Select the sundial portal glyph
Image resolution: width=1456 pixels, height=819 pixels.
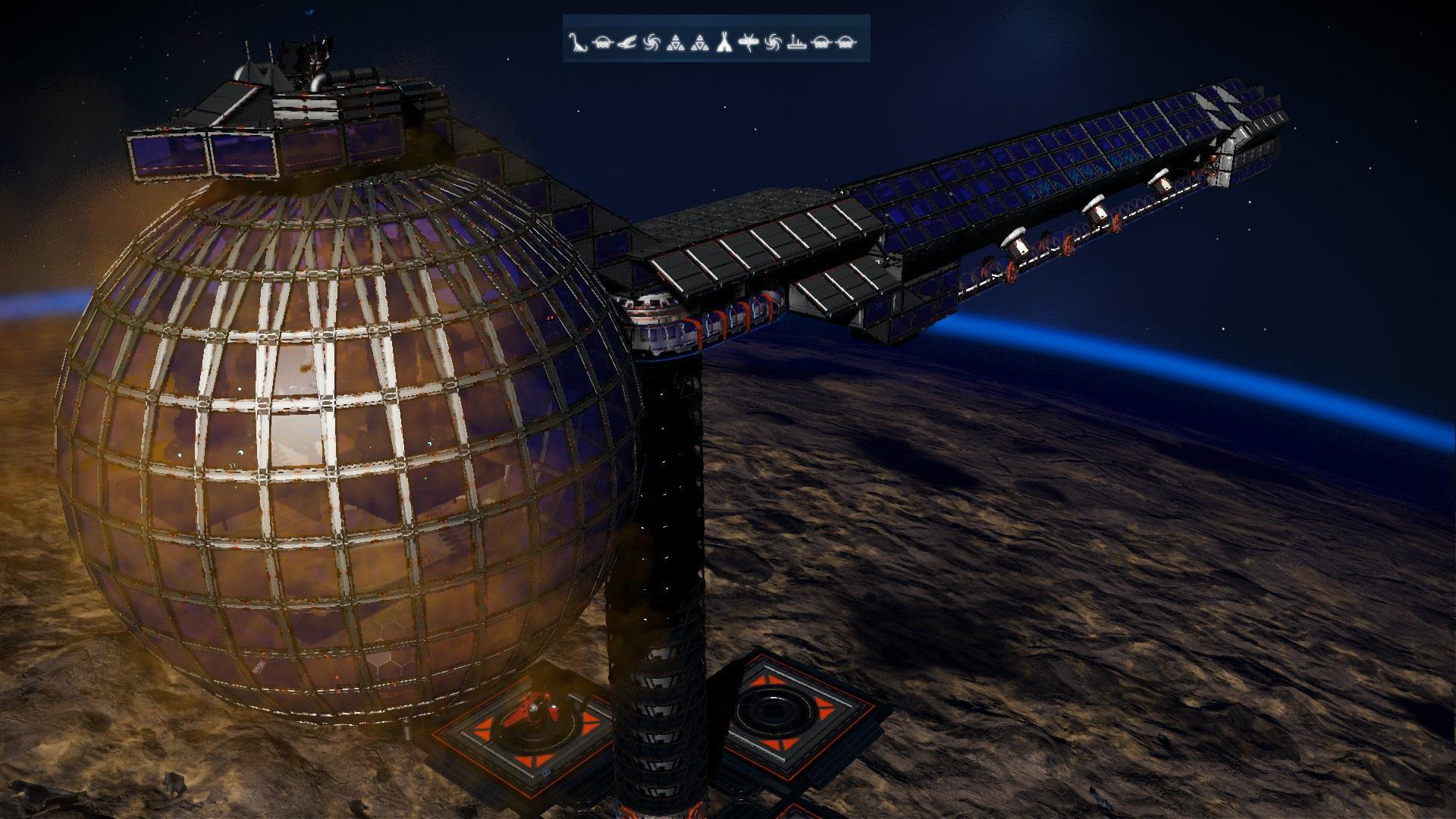click(x=795, y=43)
